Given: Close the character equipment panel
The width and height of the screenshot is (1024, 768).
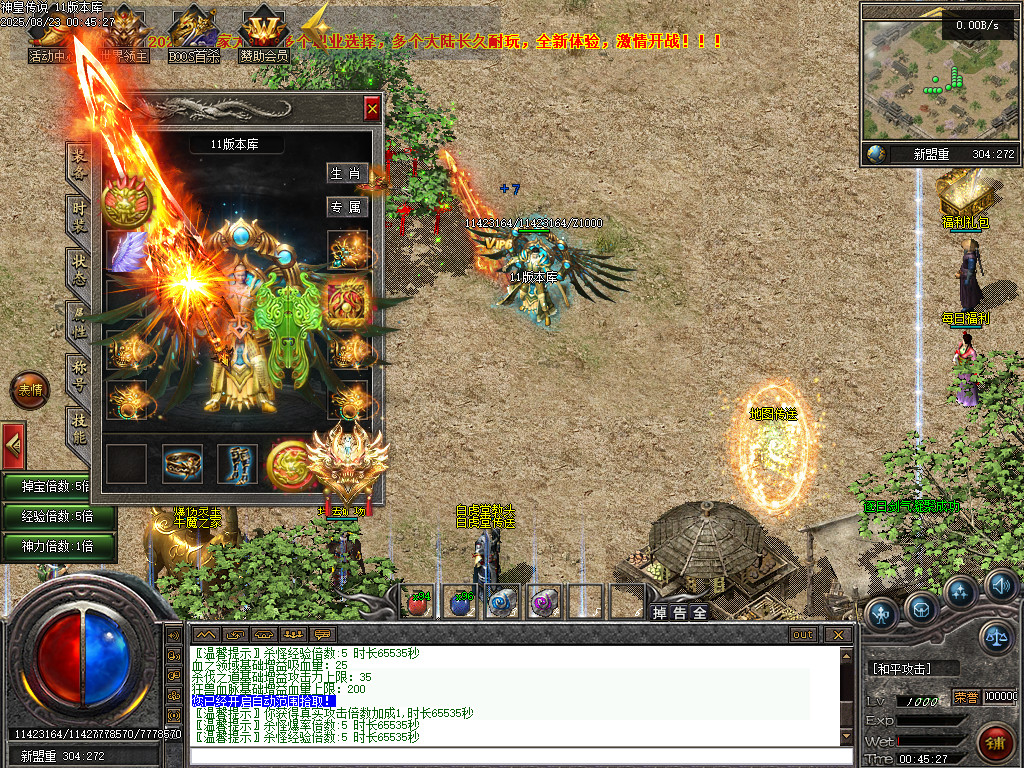Looking at the screenshot, I should pos(372,108).
